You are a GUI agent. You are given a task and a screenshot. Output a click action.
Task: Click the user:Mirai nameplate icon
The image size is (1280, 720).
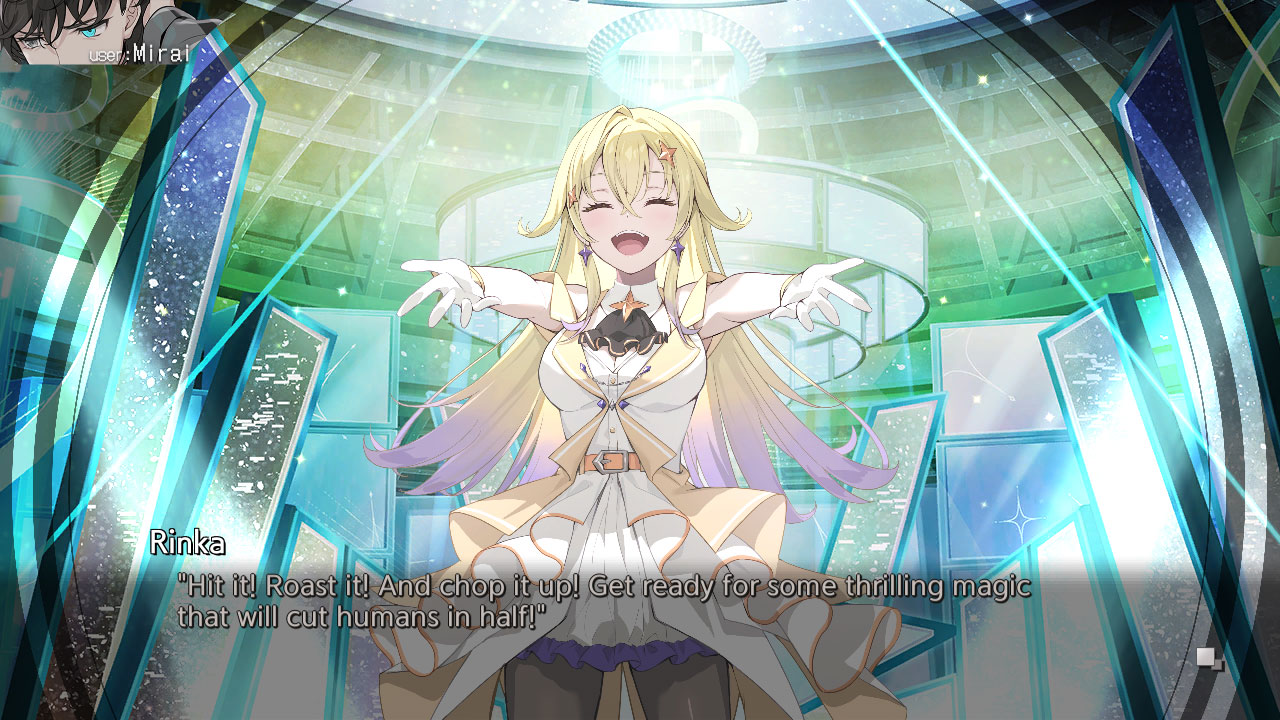[x=140, y=55]
